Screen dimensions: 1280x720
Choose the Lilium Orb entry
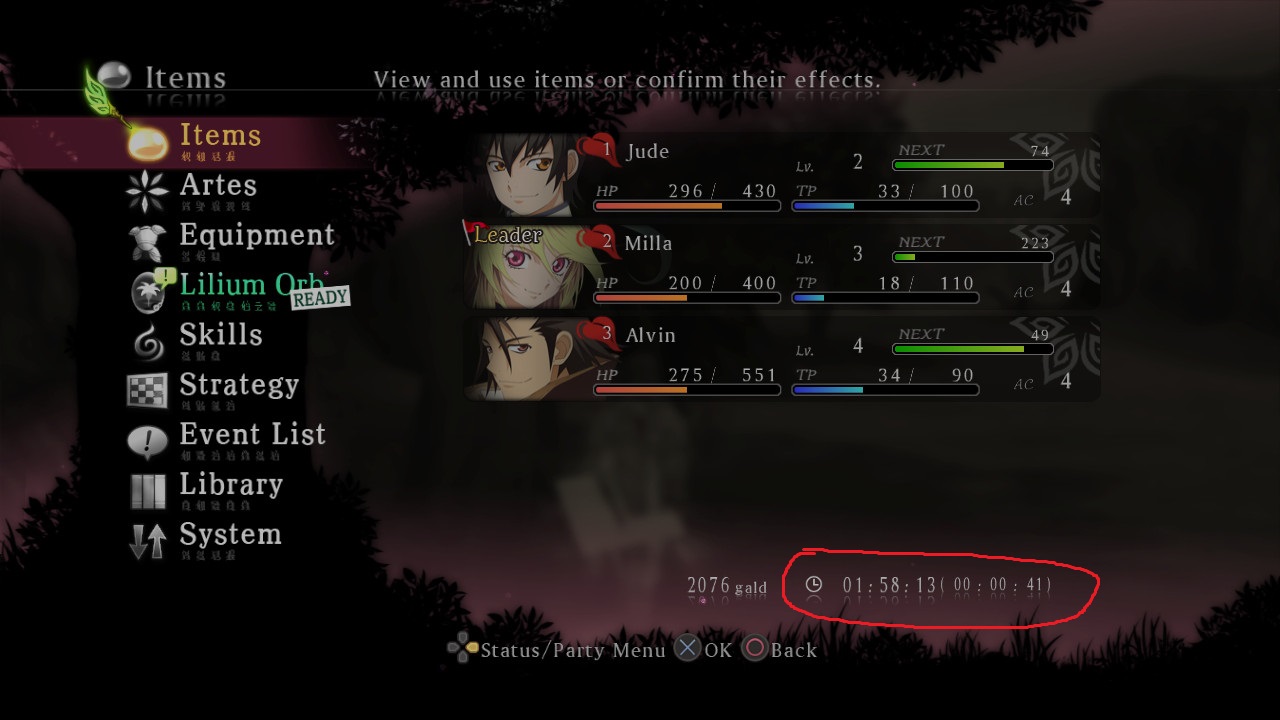coord(251,286)
